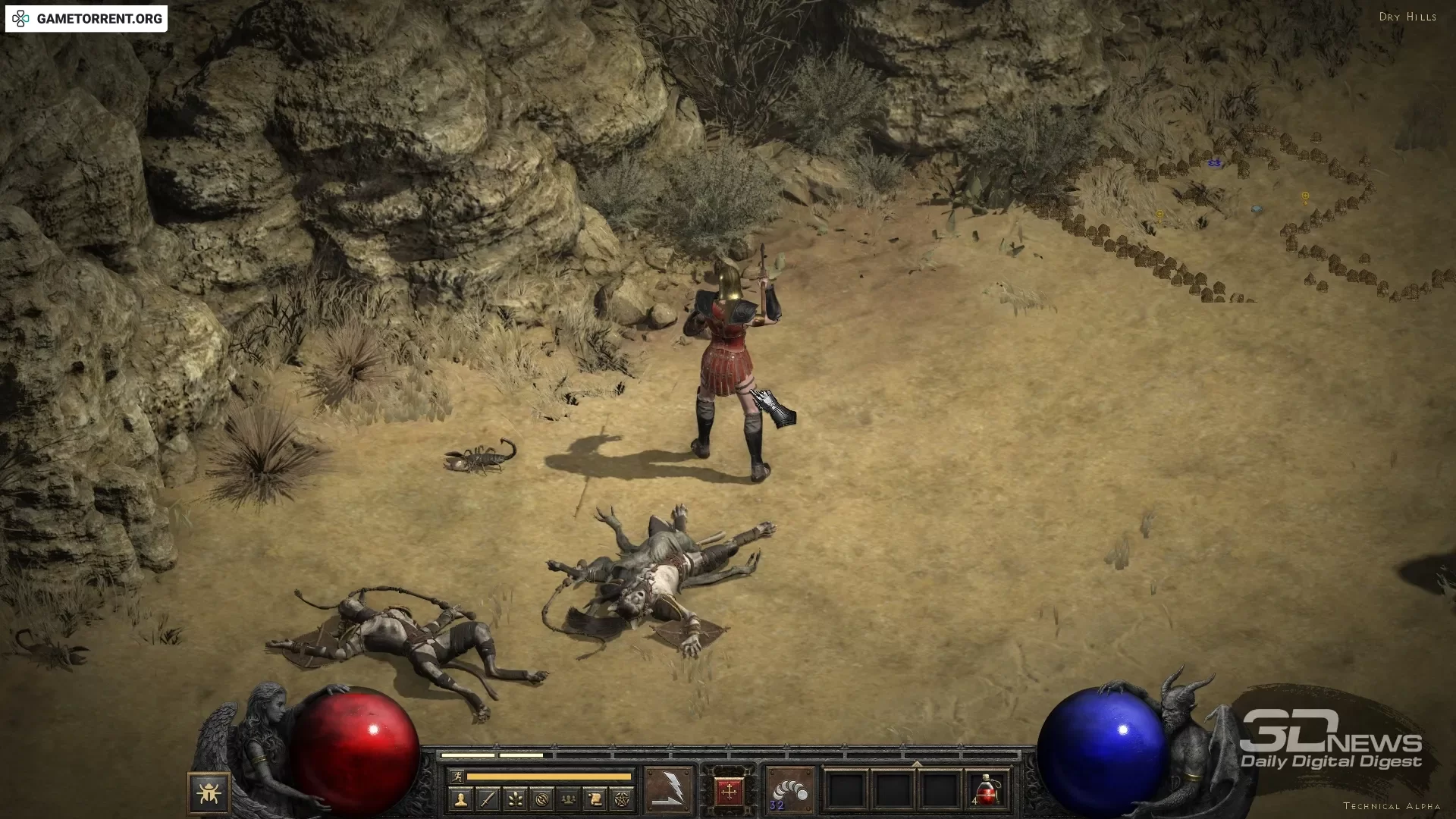Viewport: 1456px width, 819px height.
Task: Click the red cross center button
Action: pyautogui.click(x=730, y=792)
